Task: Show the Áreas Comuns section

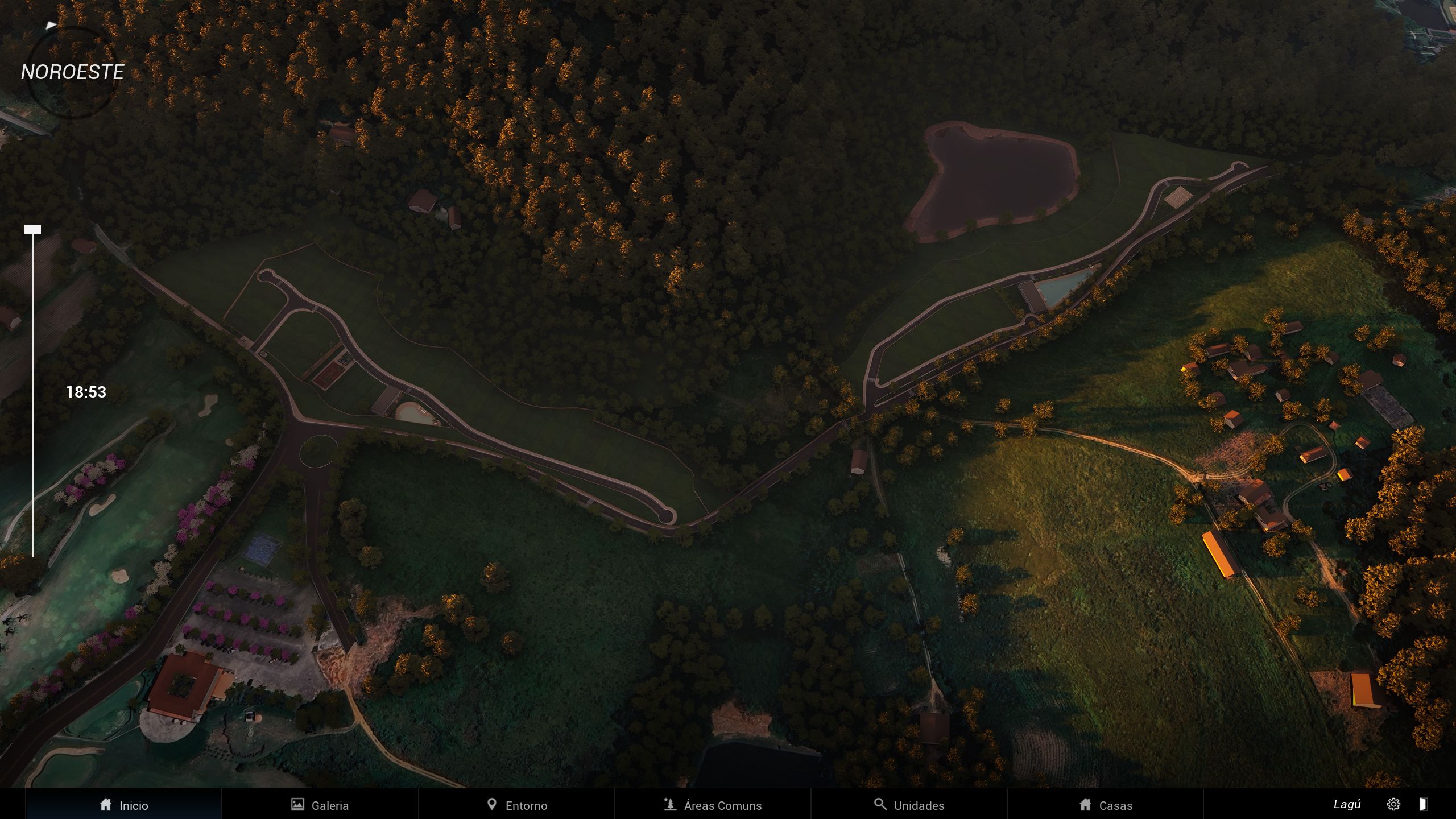Action: pyautogui.click(x=713, y=805)
